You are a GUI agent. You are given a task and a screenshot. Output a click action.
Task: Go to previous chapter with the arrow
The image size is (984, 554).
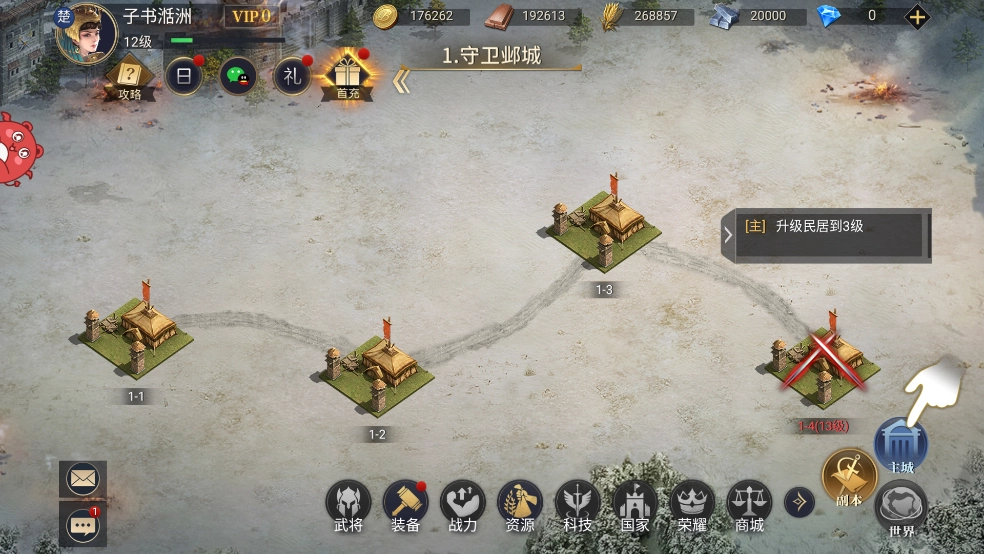(400, 81)
